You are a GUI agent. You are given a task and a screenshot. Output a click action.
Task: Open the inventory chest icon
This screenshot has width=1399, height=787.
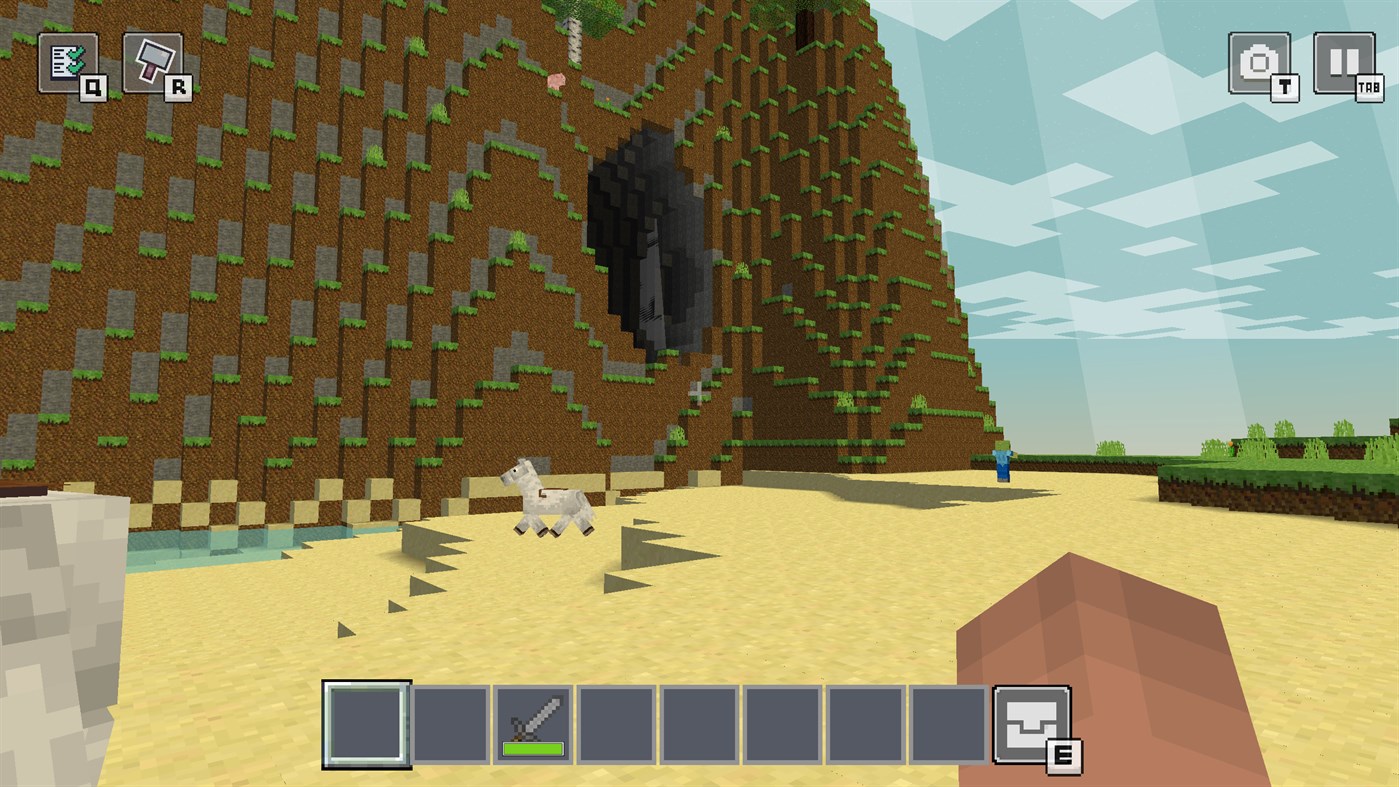tap(1034, 722)
